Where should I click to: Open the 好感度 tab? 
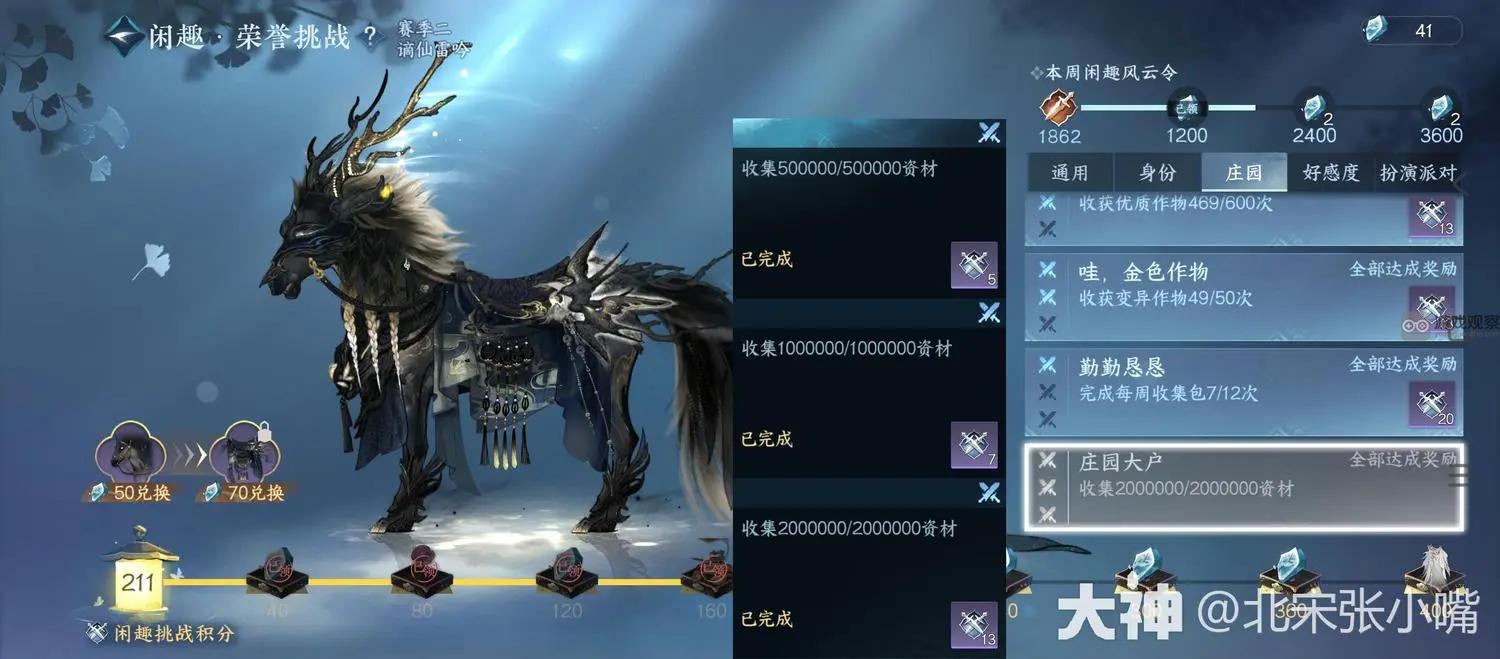(x=1331, y=173)
